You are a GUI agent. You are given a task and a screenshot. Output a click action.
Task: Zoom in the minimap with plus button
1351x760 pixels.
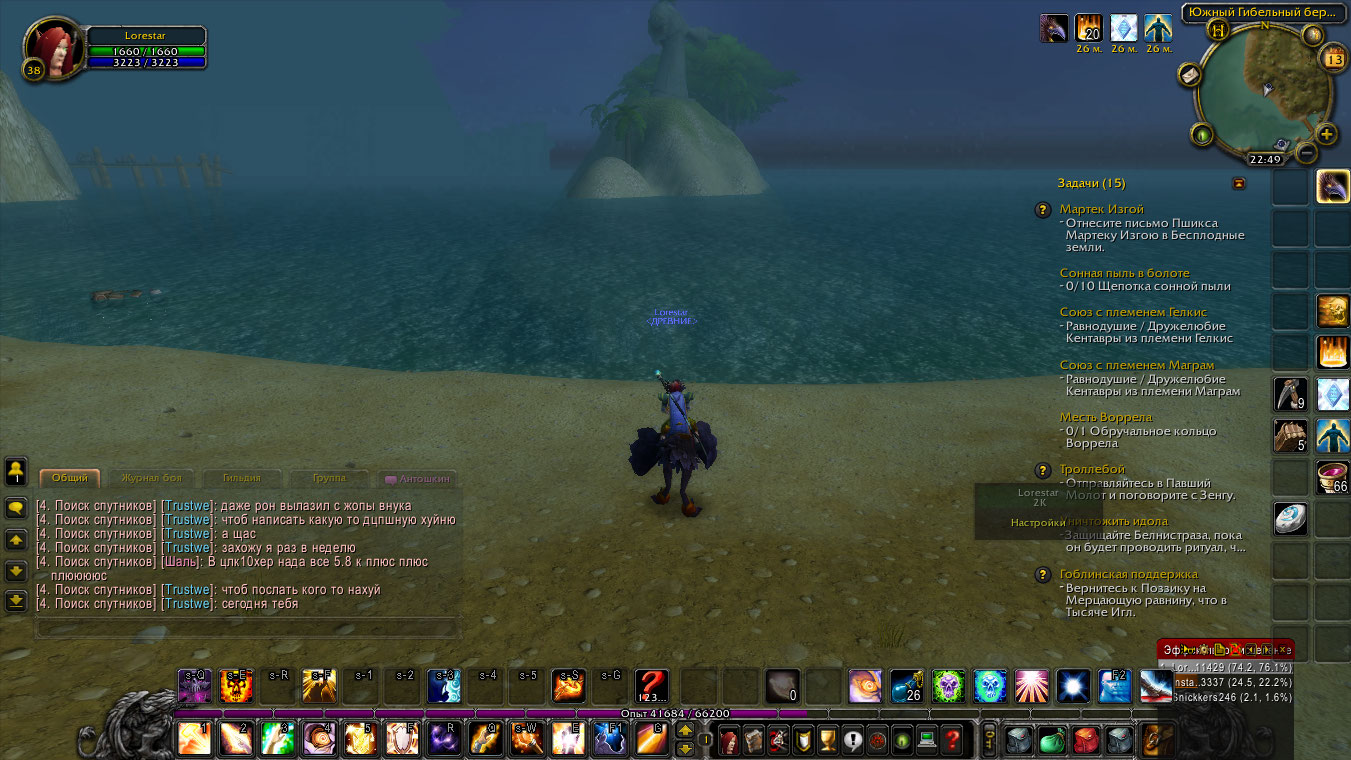[1326, 135]
